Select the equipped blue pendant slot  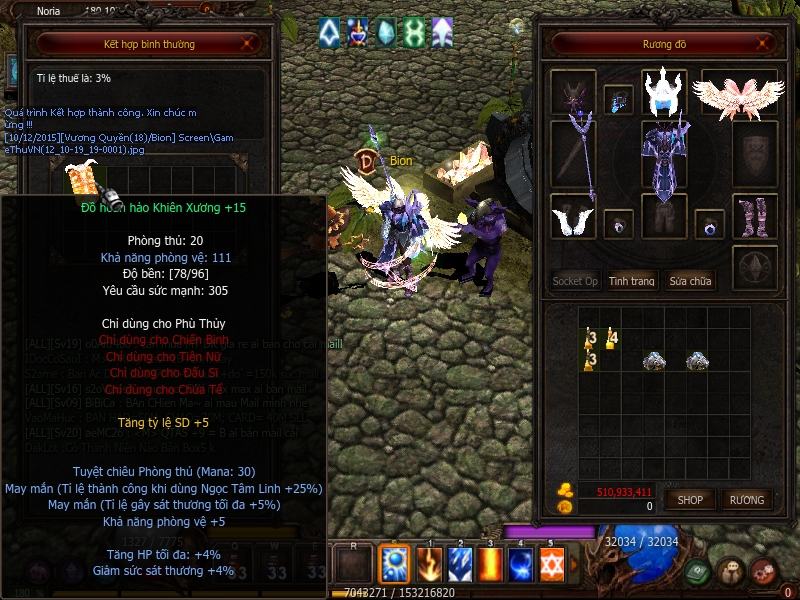point(618,100)
